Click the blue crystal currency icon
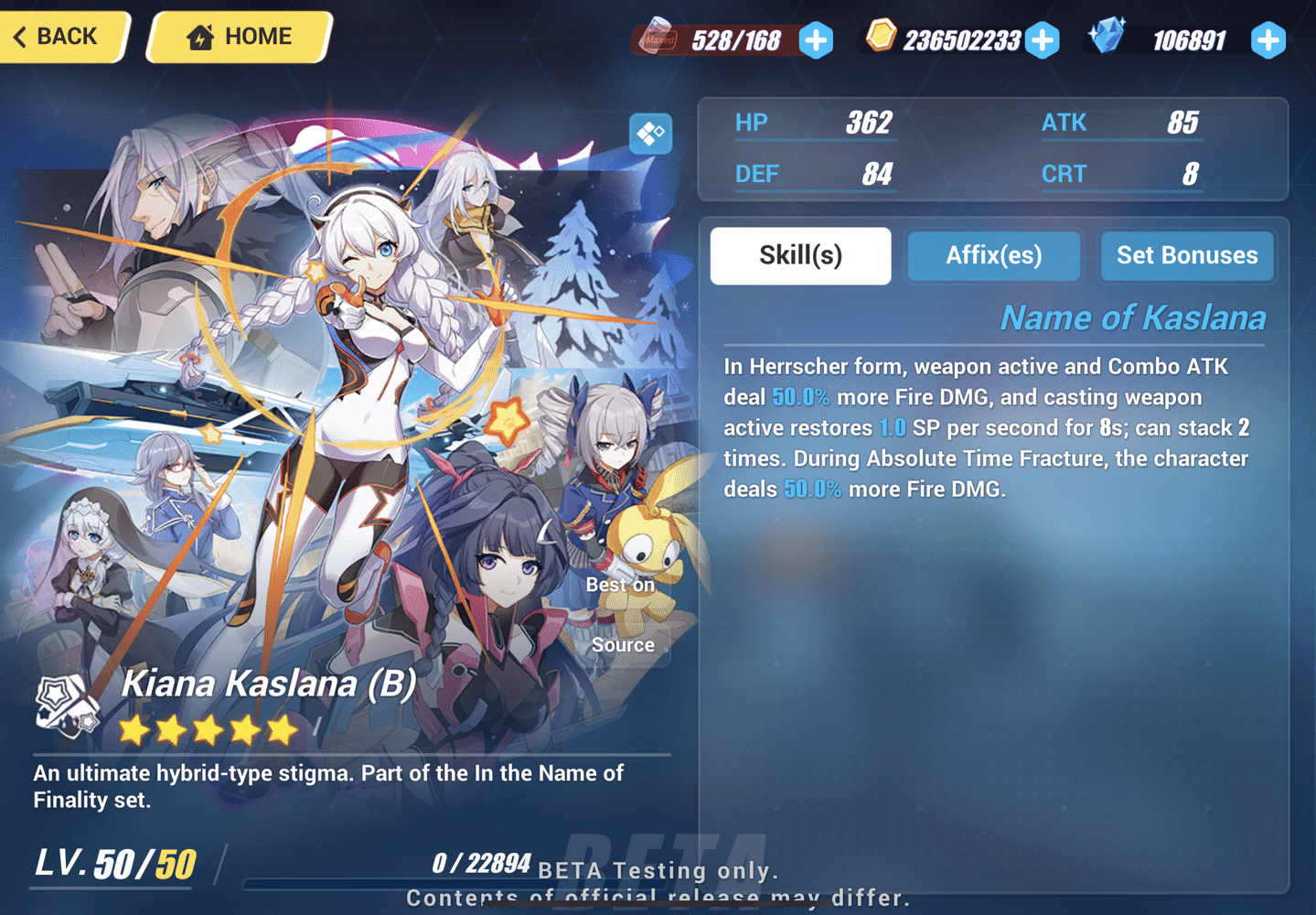This screenshot has width=1316, height=915. (x=1108, y=37)
